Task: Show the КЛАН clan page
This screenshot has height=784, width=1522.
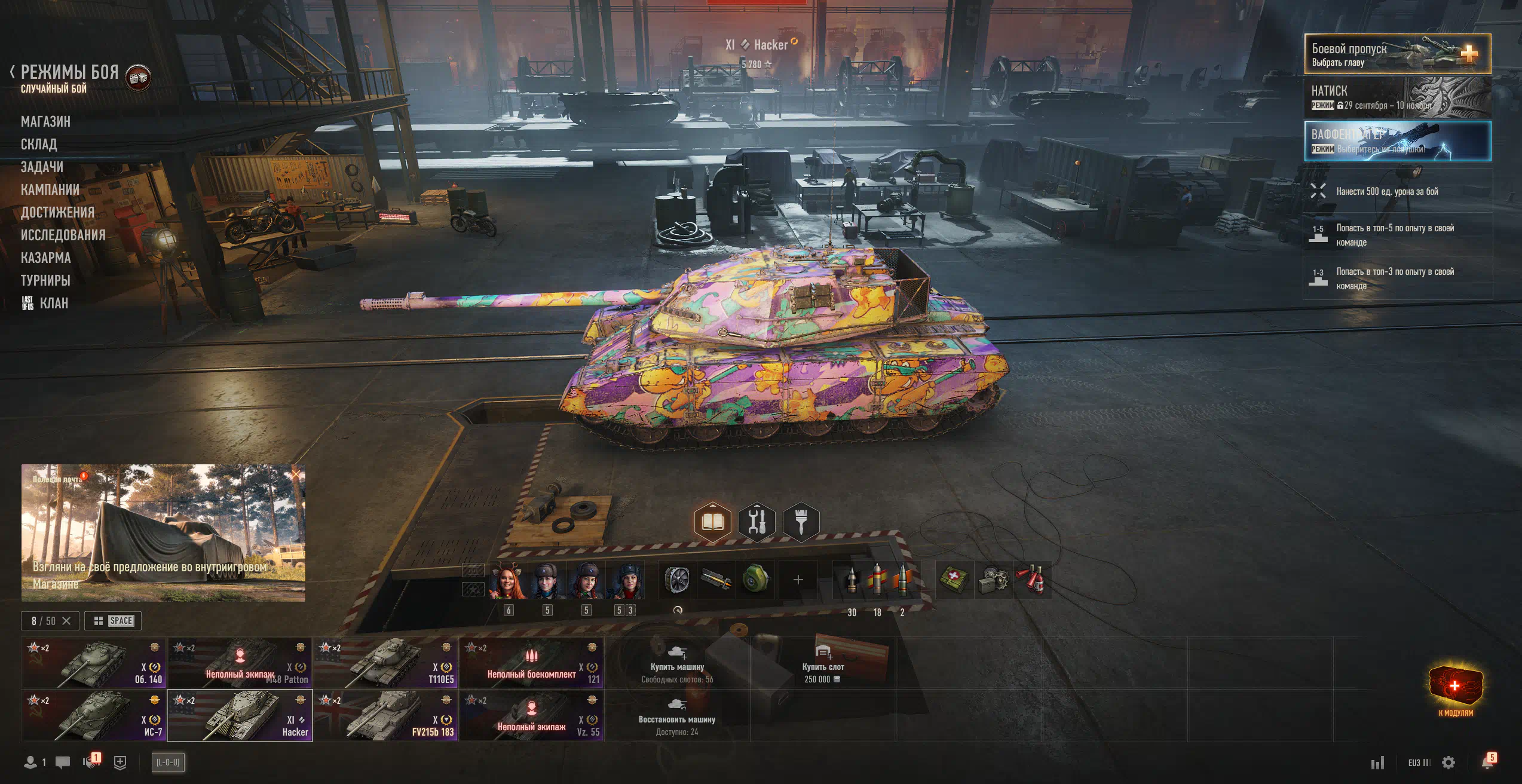Action: pyautogui.click(x=53, y=304)
